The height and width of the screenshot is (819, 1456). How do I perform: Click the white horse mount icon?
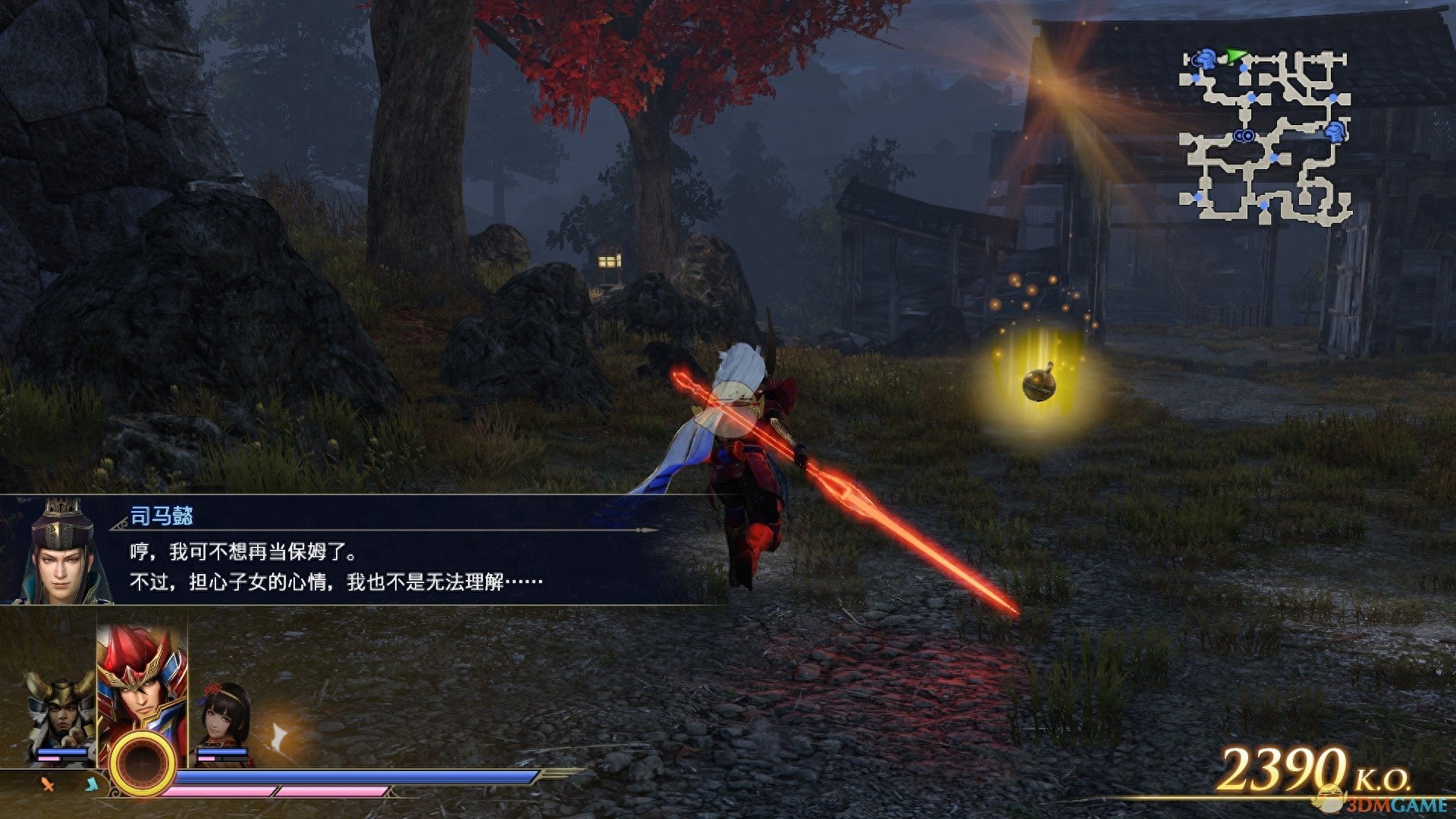pos(279,736)
